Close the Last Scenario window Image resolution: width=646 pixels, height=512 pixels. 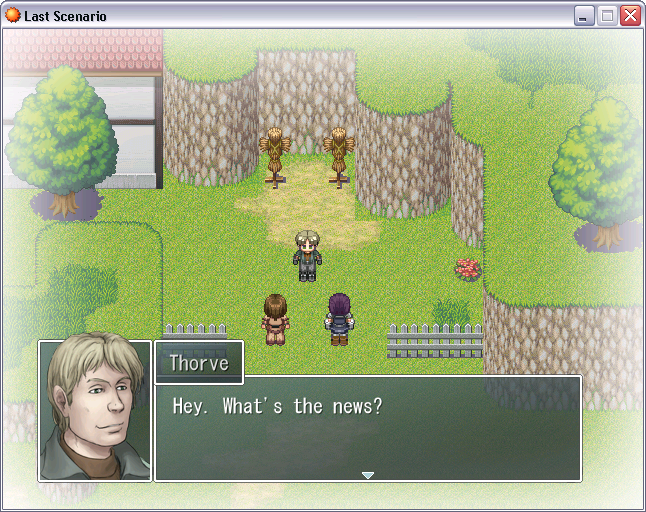click(630, 16)
